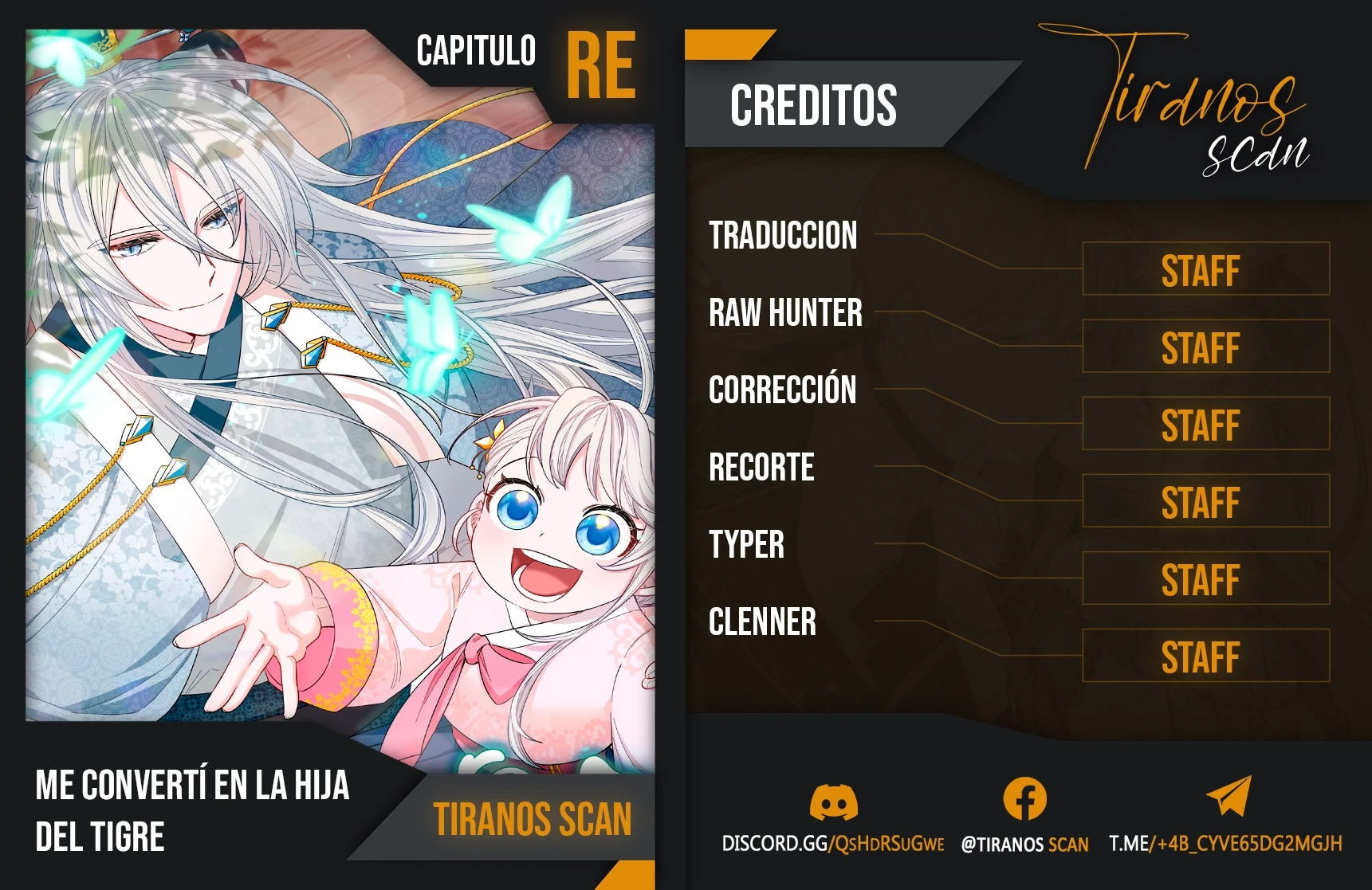Select the t.me Telegram link text

[1225, 844]
